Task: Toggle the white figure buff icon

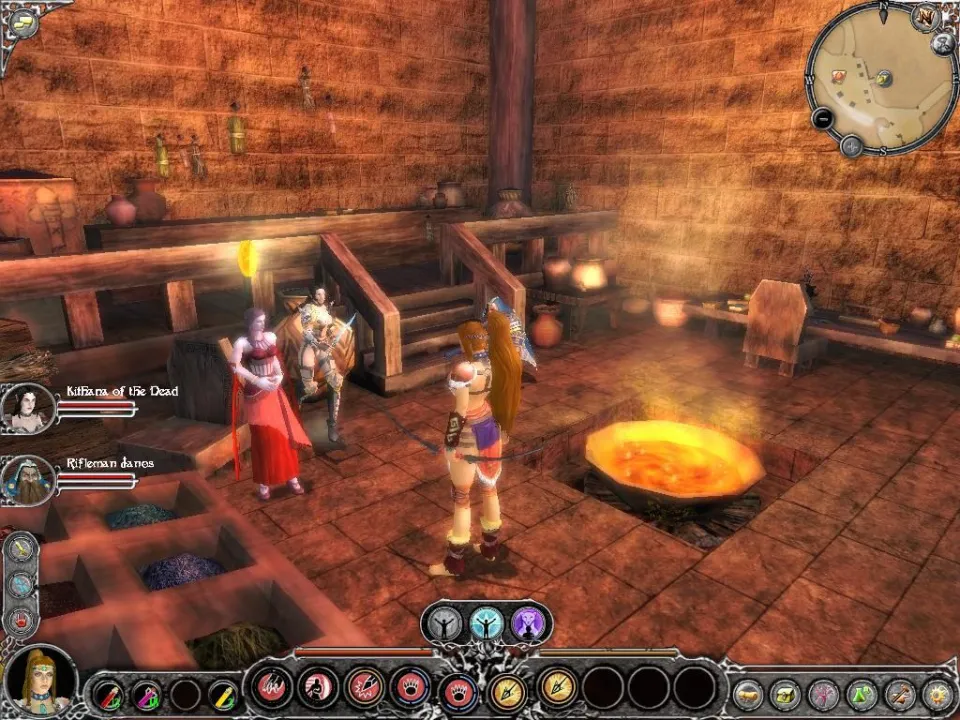Action: coord(442,624)
